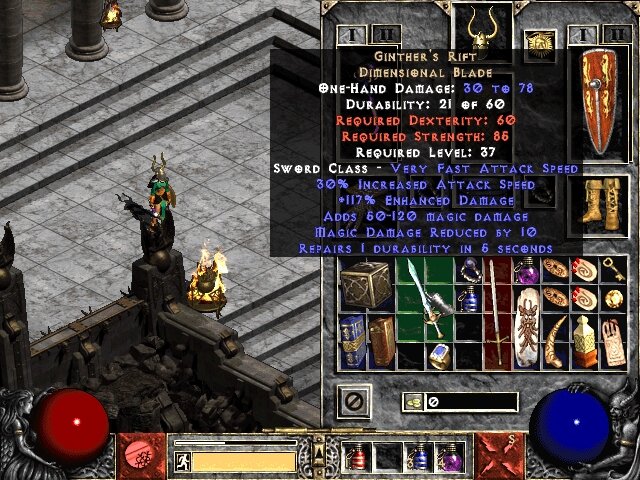Toggle the run/walk button
Viewport: 640px width, 480px height.
point(181,461)
